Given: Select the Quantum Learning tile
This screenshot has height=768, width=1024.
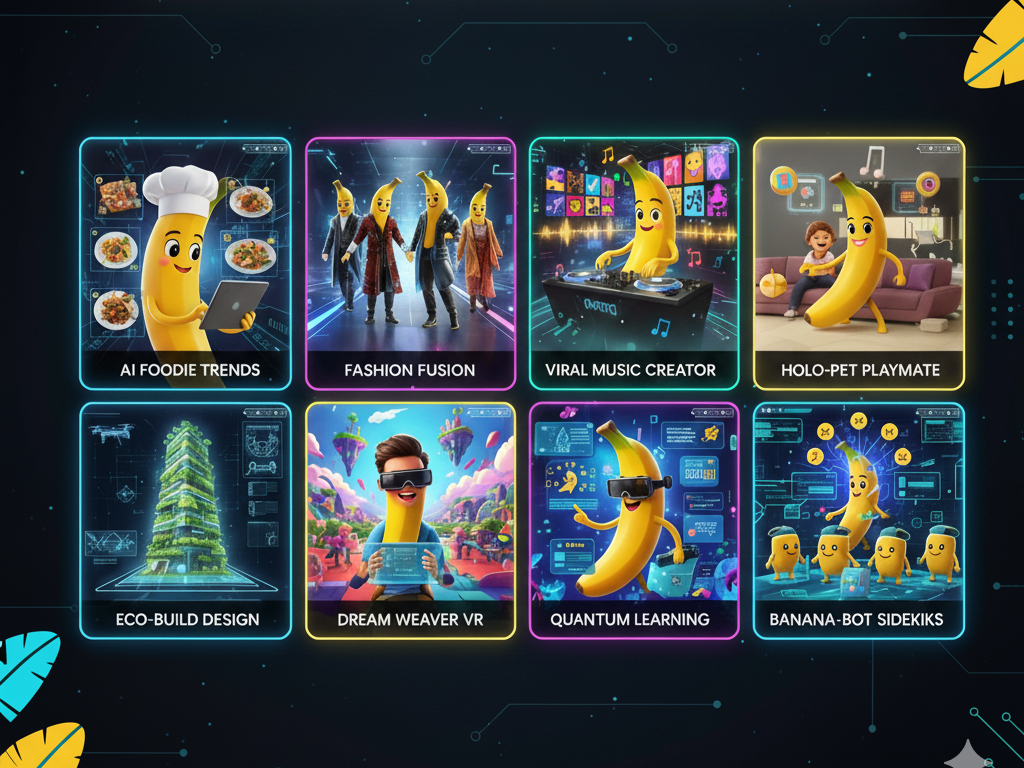Looking at the screenshot, I should (x=634, y=520).
